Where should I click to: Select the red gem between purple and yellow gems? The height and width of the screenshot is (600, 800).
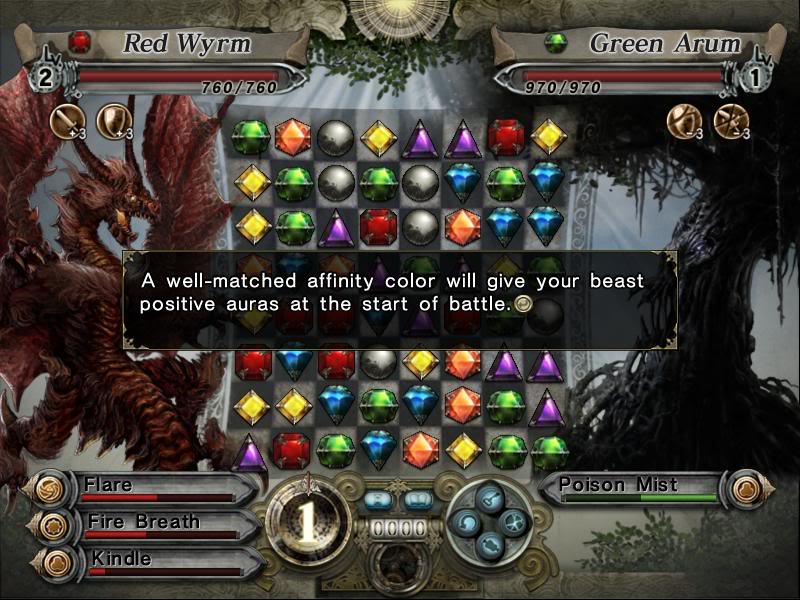click(507, 137)
